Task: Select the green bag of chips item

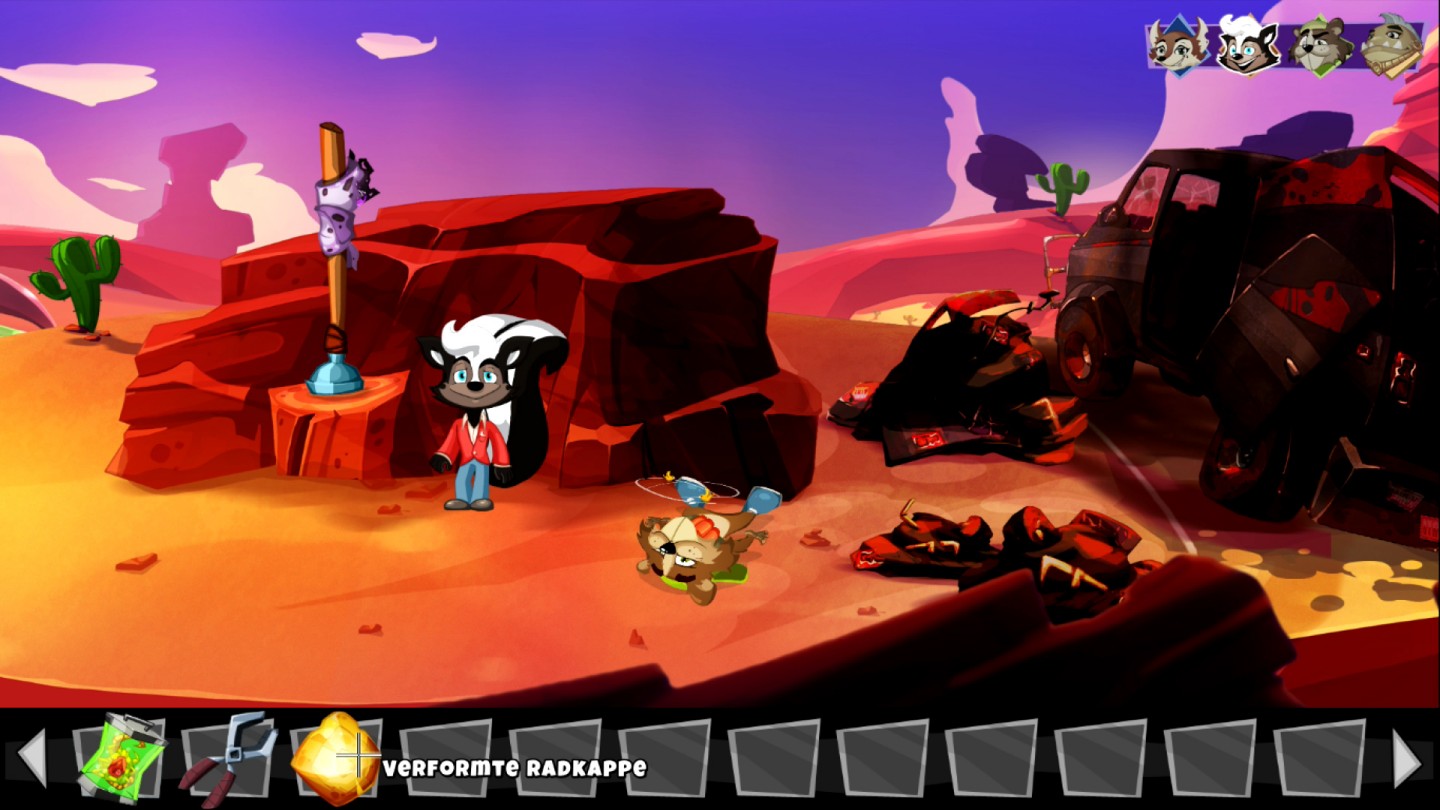Action: [122, 759]
